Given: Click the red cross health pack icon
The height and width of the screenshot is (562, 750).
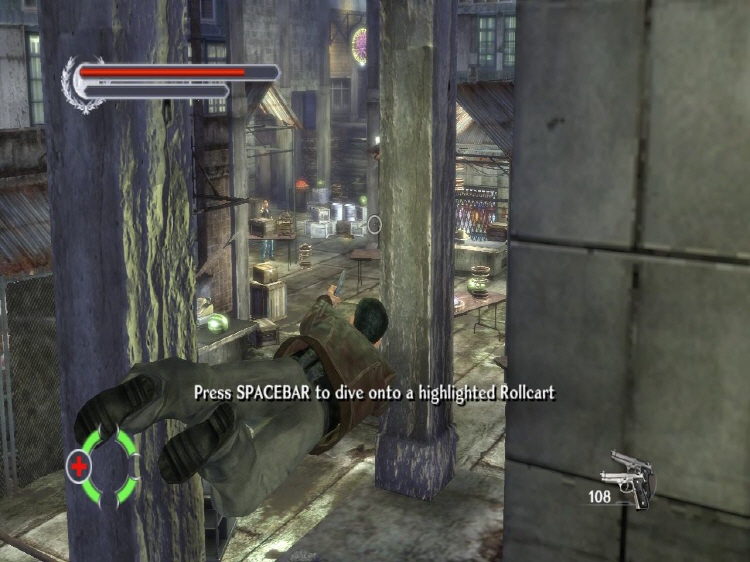Looking at the screenshot, I should click(78, 465).
